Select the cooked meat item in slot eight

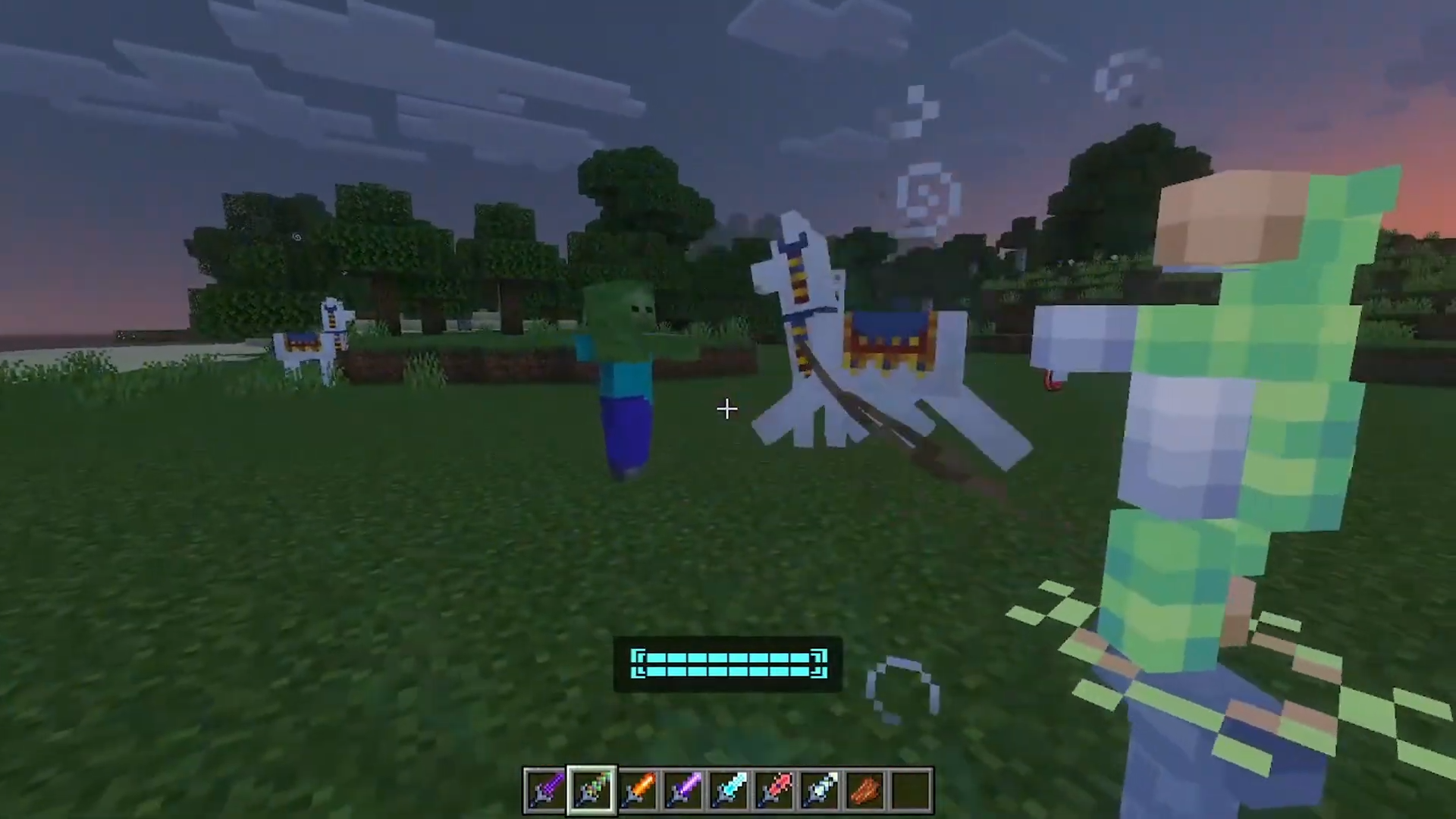tap(867, 789)
